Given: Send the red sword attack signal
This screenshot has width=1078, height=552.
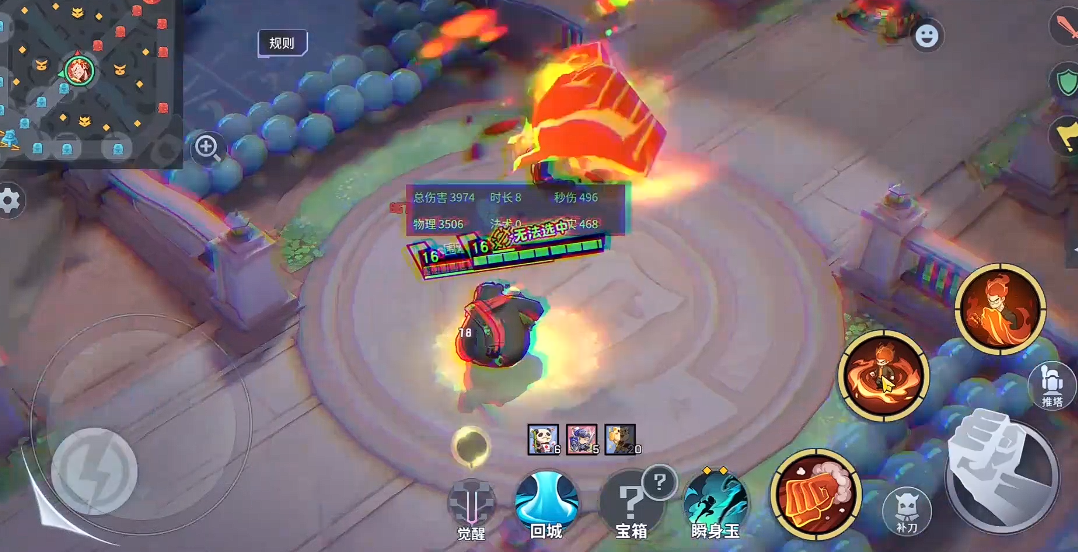Looking at the screenshot, I should pyautogui.click(x=1065, y=27).
